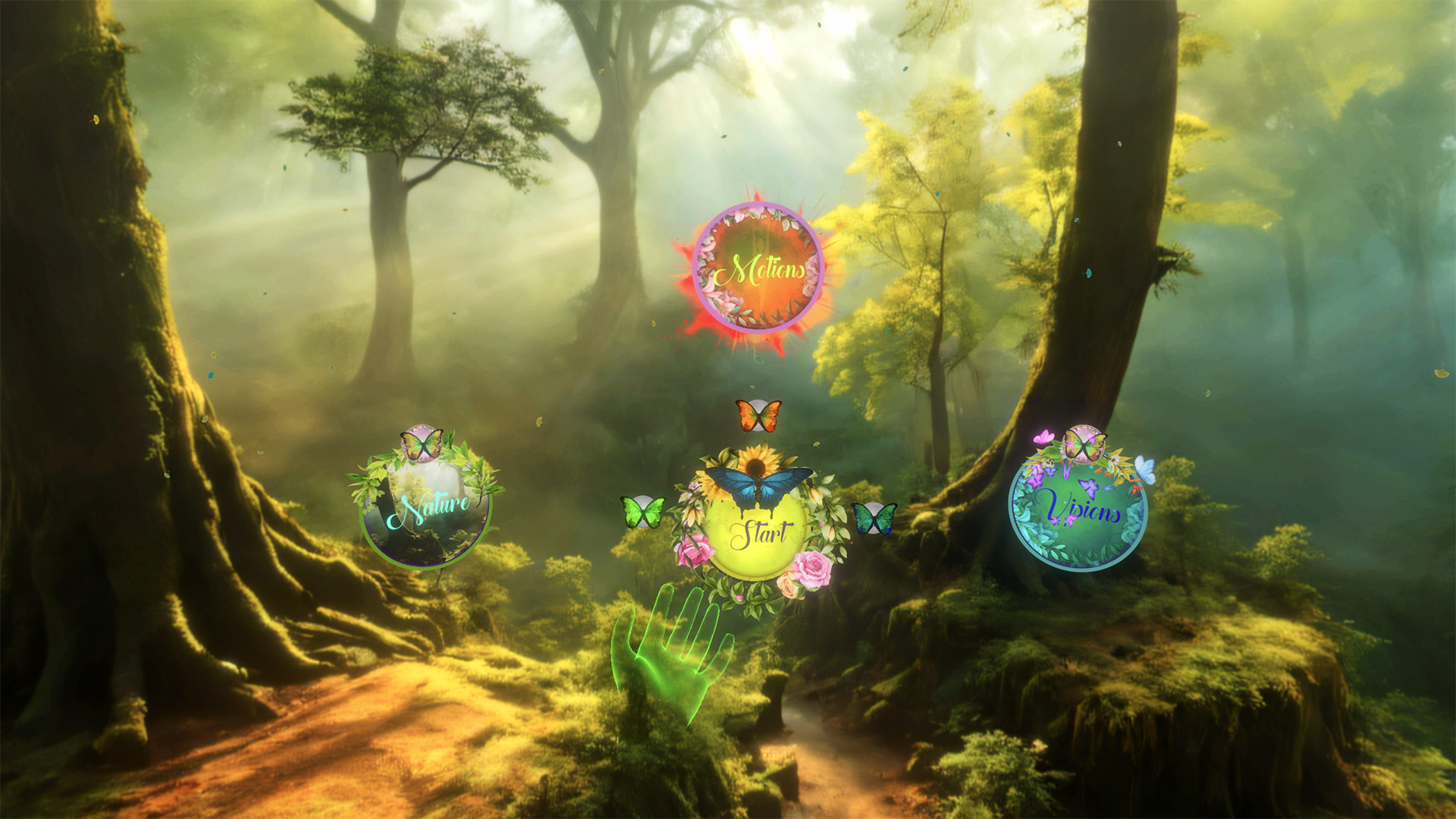
Task: Click the butterfly atop the Visions circle
Action: pyautogui.click(x=1084, y=444)
